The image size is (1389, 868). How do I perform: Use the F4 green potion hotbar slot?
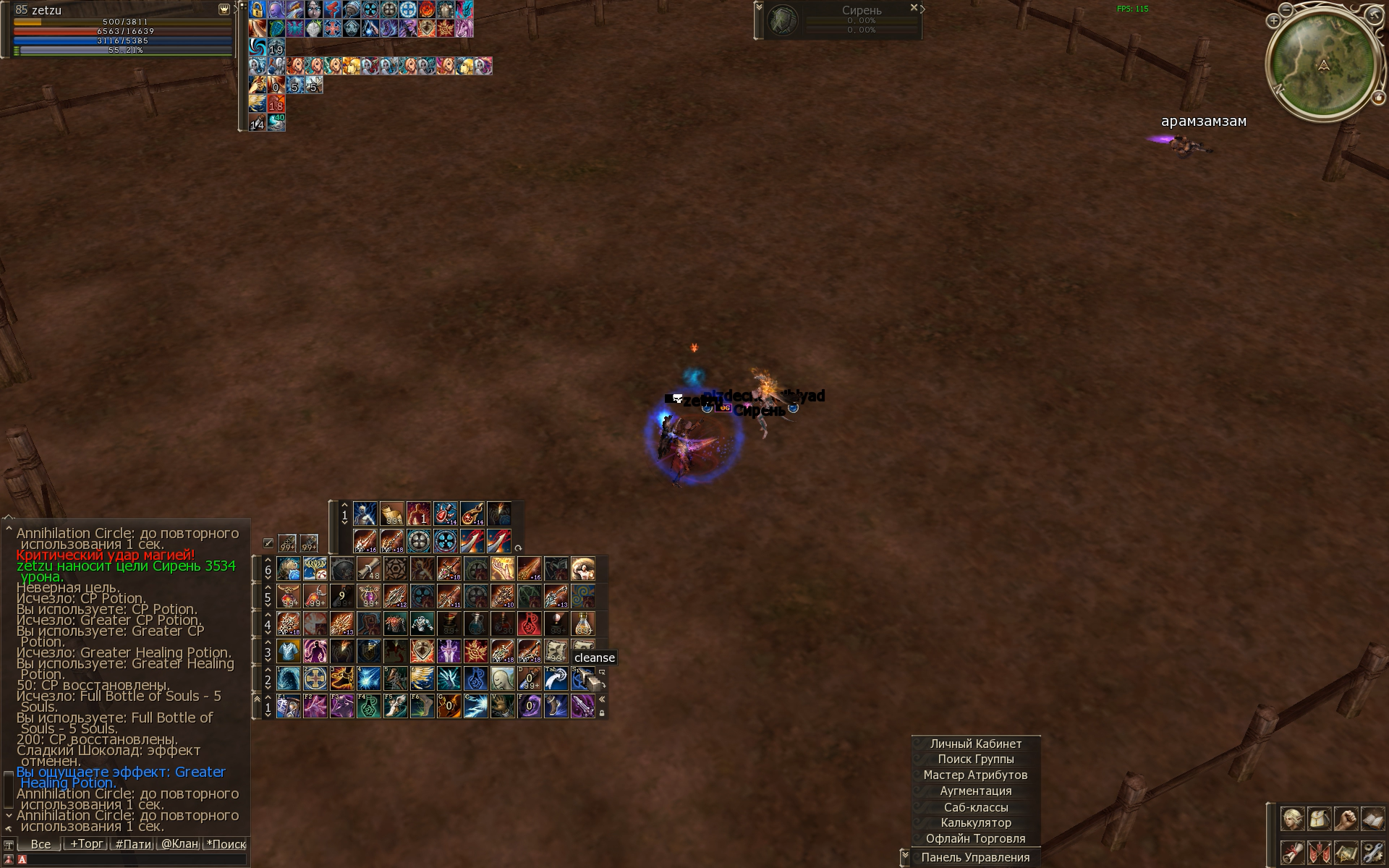click(x=368, y=706)
